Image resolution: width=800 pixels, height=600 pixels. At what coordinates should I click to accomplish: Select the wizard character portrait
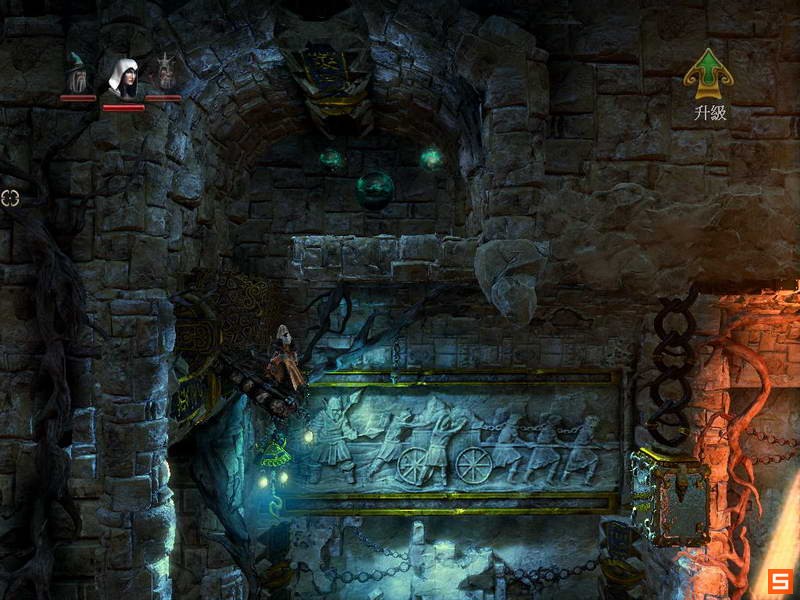click(77, 75)
